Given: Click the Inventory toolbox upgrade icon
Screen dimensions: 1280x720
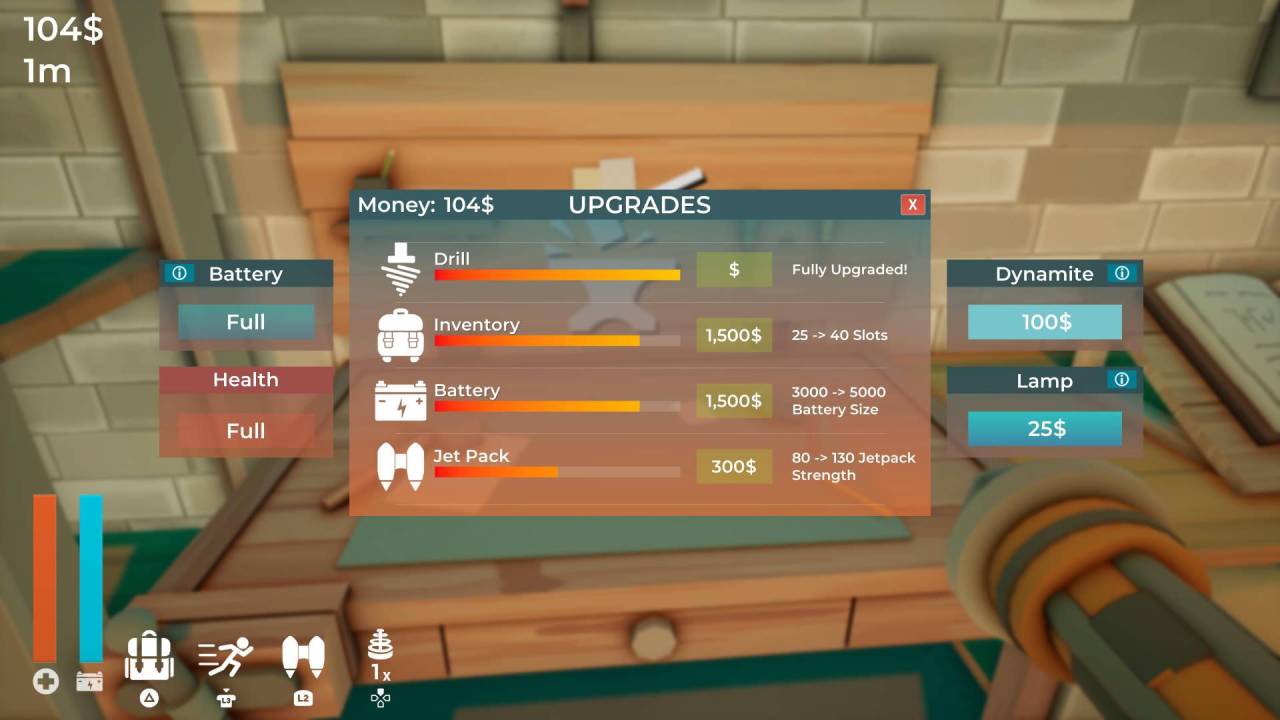Looking at the screenshot, I should point(401,335).
